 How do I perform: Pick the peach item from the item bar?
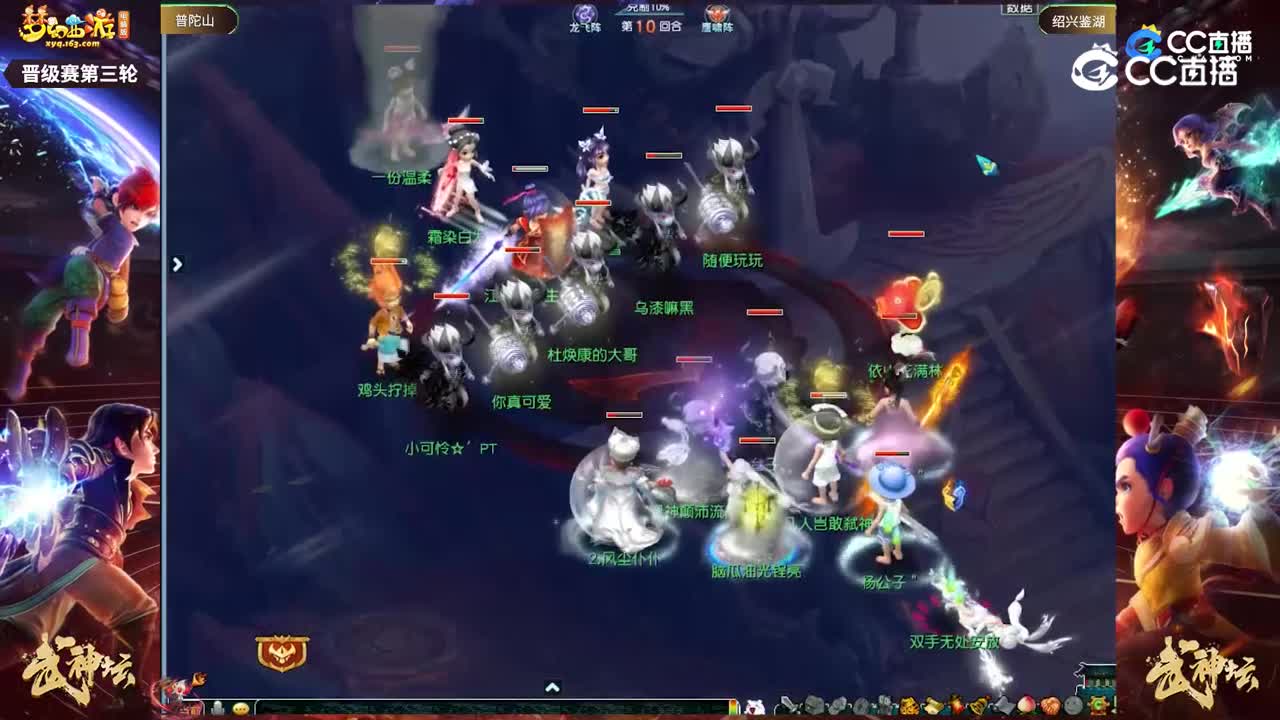pos(1026,707)
